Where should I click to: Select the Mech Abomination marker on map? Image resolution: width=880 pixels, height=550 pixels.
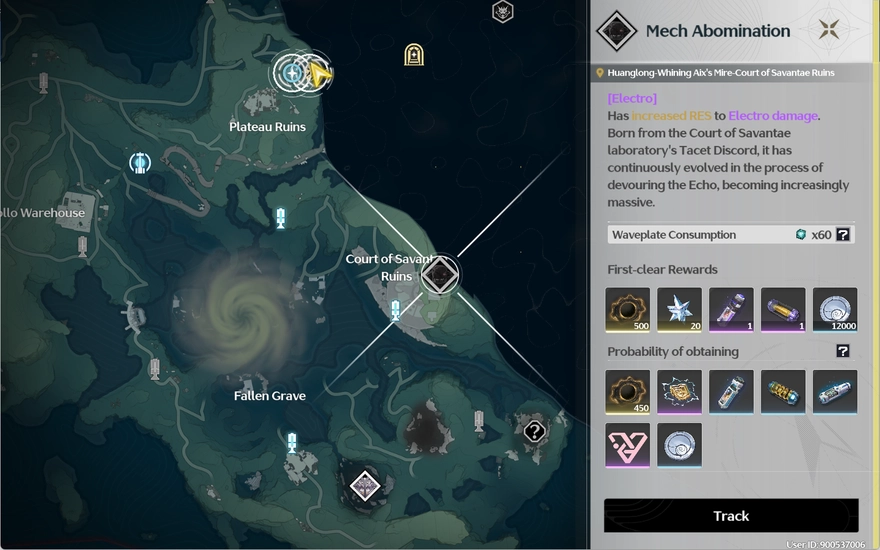439,275
